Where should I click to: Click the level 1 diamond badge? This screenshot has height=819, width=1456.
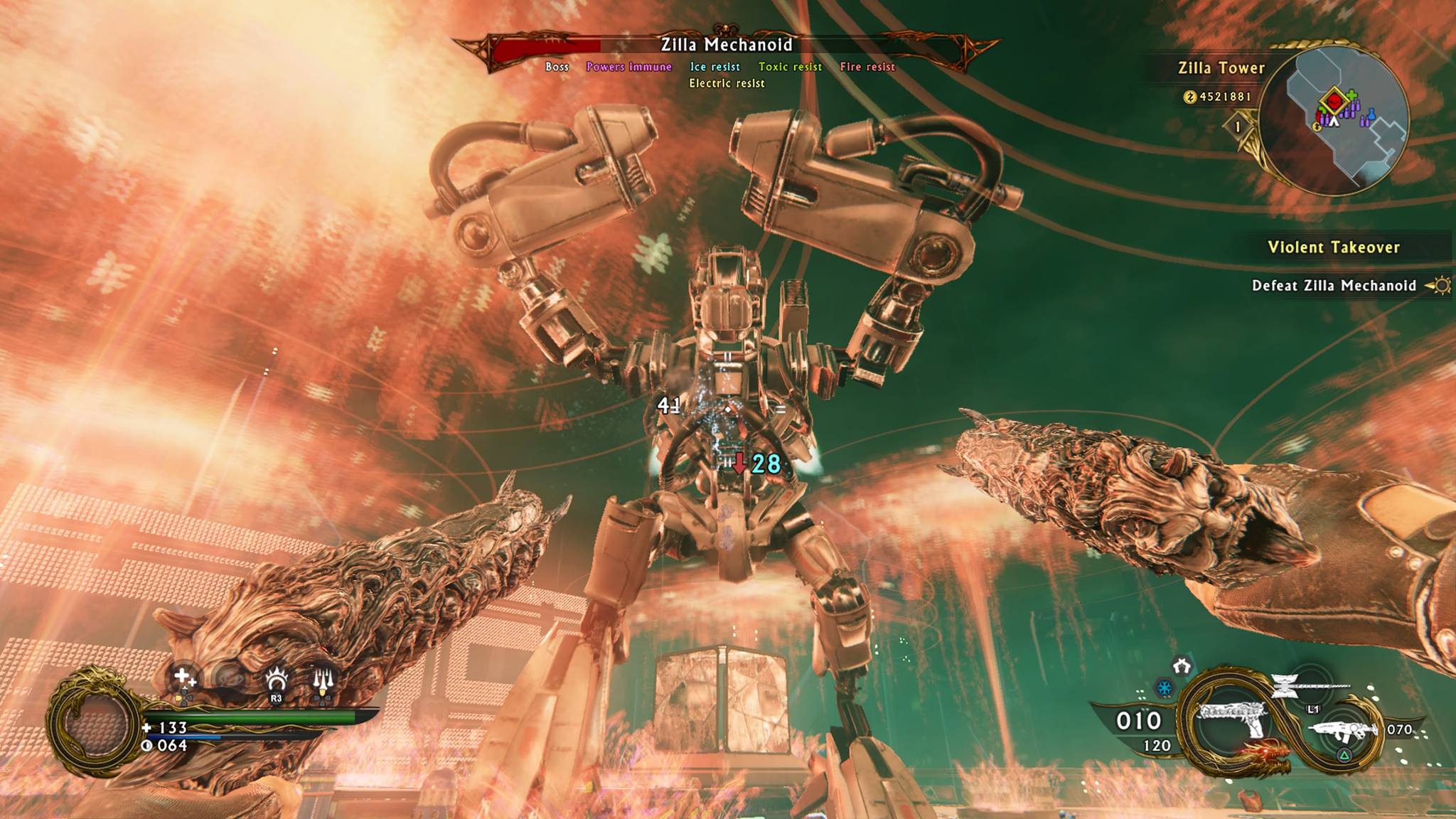[x=1238, y=127]
